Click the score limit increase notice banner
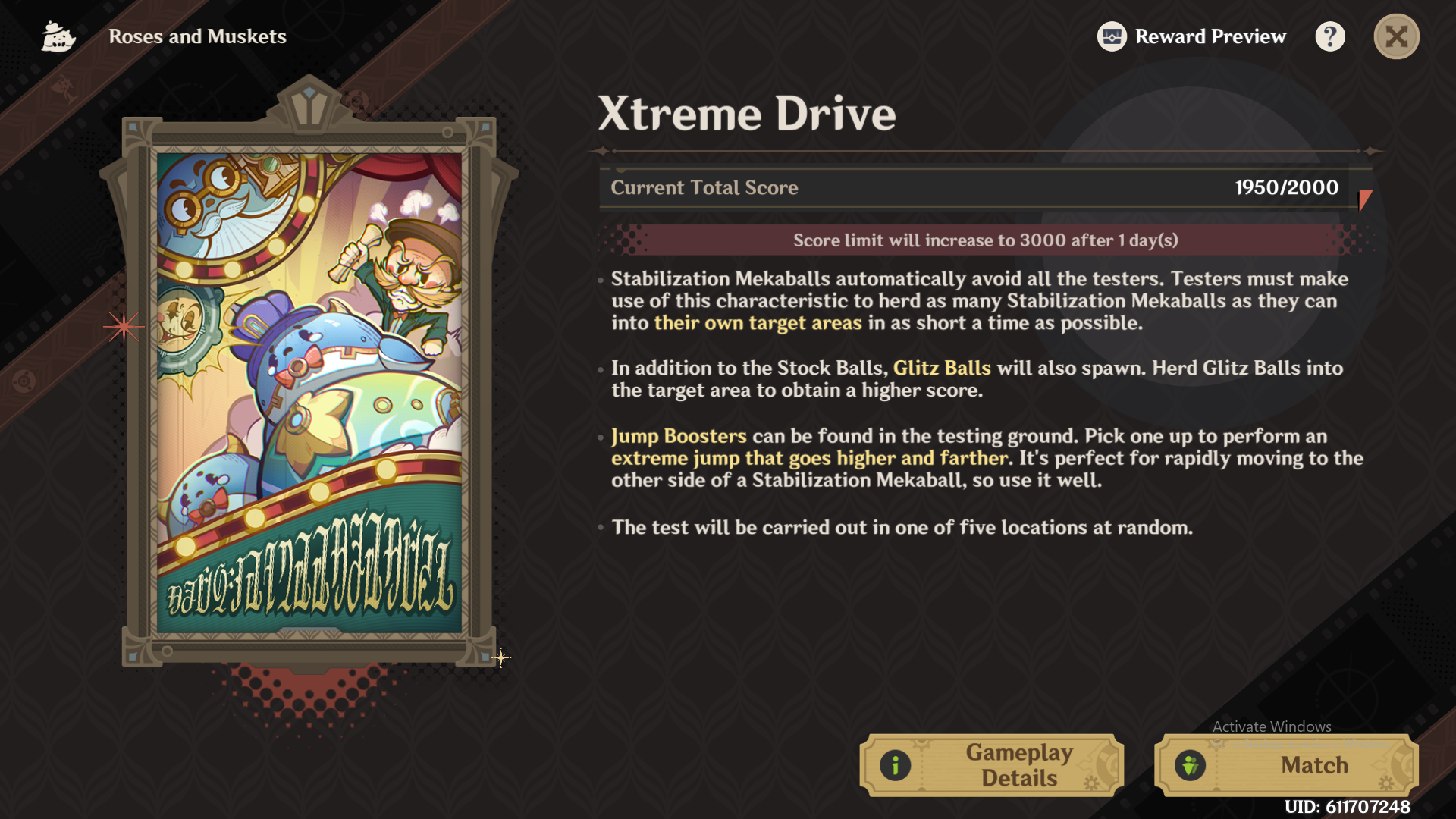The image size is (1456, 819). coord(986,240)
